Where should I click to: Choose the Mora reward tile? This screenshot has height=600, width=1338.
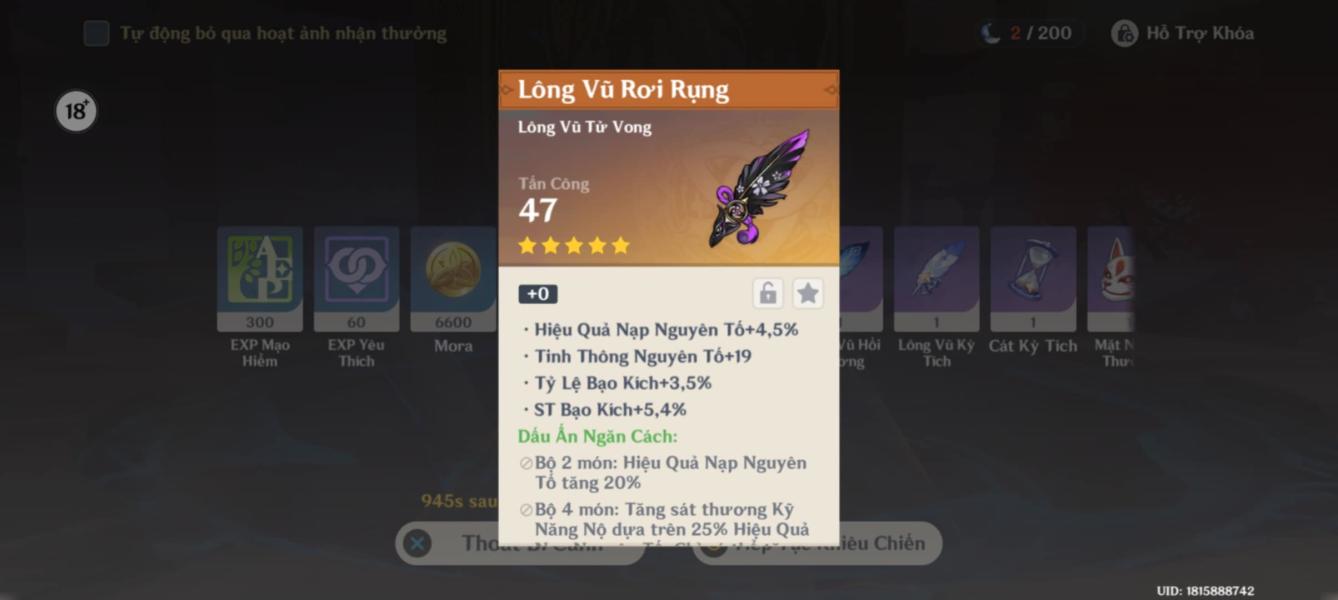coord(453,279)
